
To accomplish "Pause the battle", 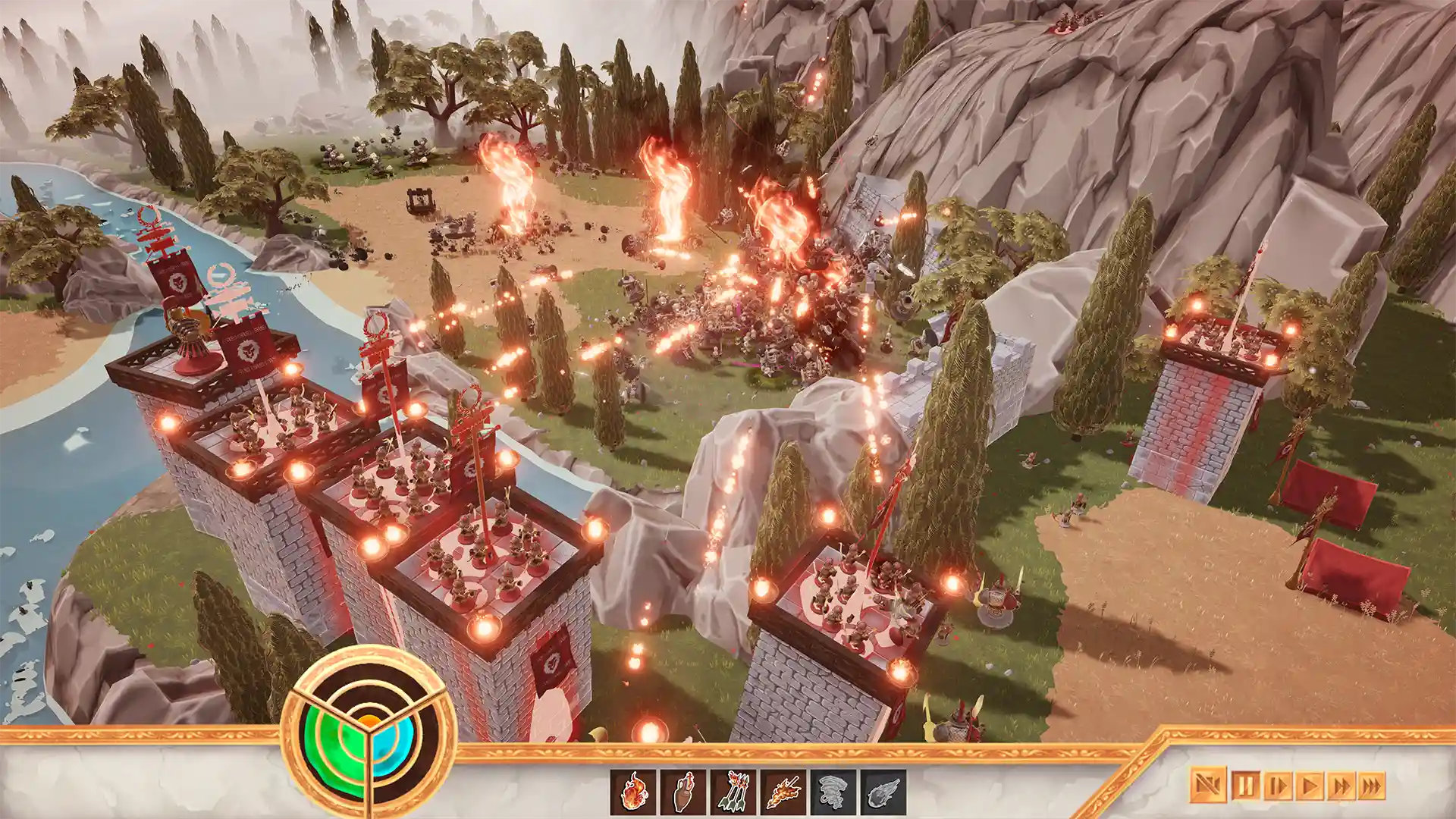I will tap(1244, 786).
